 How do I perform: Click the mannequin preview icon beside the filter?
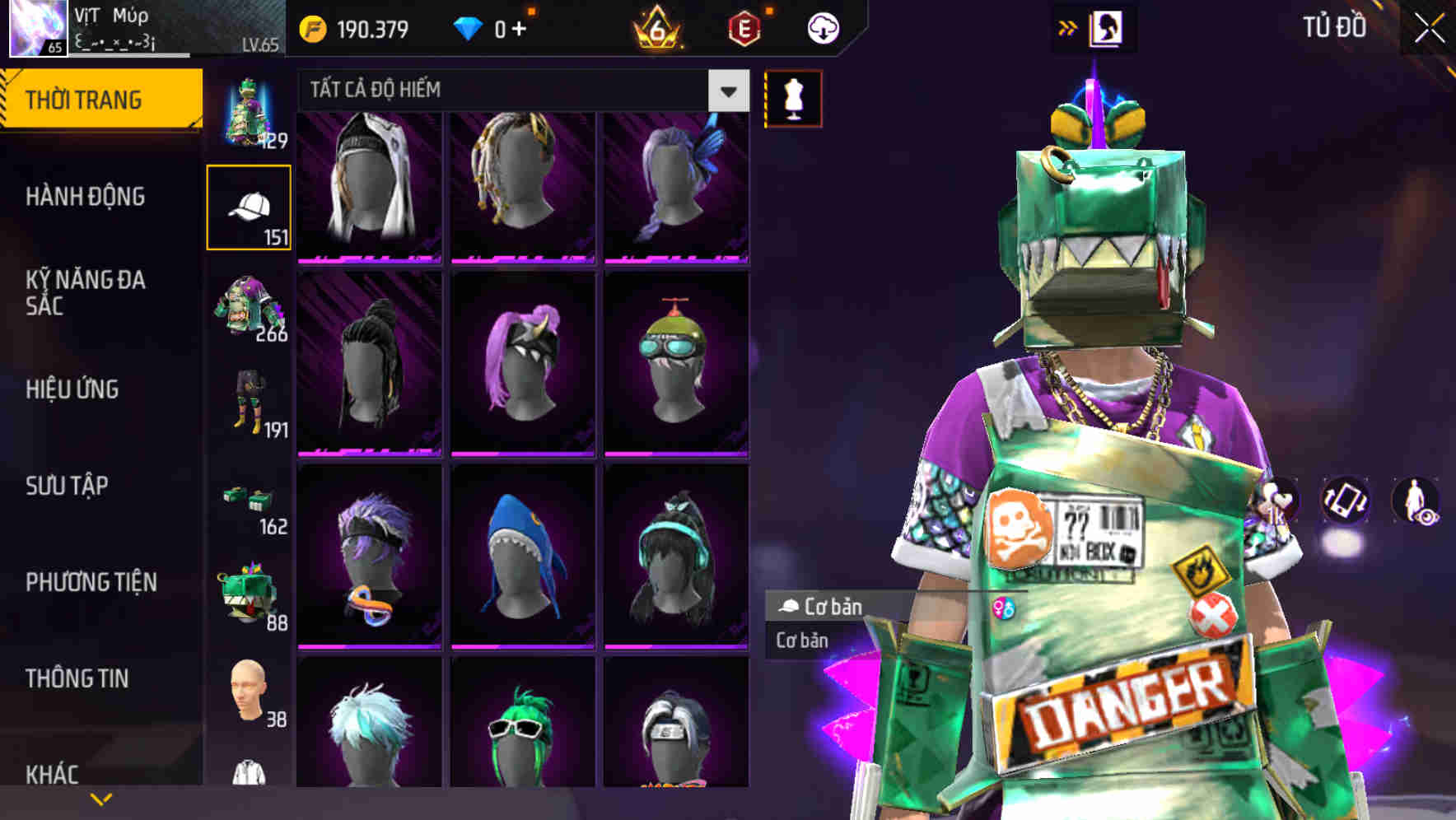[x=791, y=98]
